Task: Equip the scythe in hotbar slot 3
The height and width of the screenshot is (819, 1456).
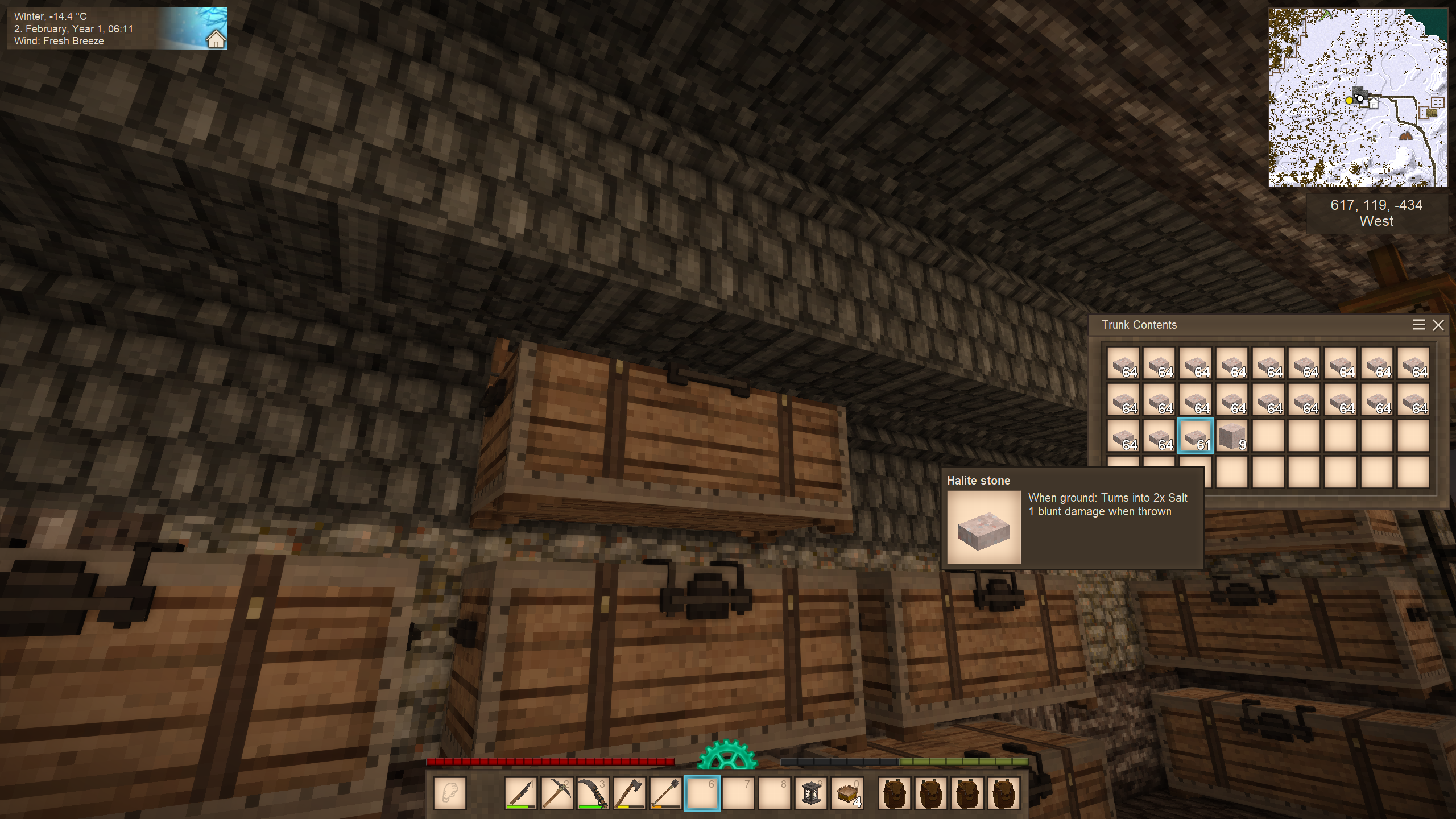Action: pyautogui.click(x=593, y=793)
